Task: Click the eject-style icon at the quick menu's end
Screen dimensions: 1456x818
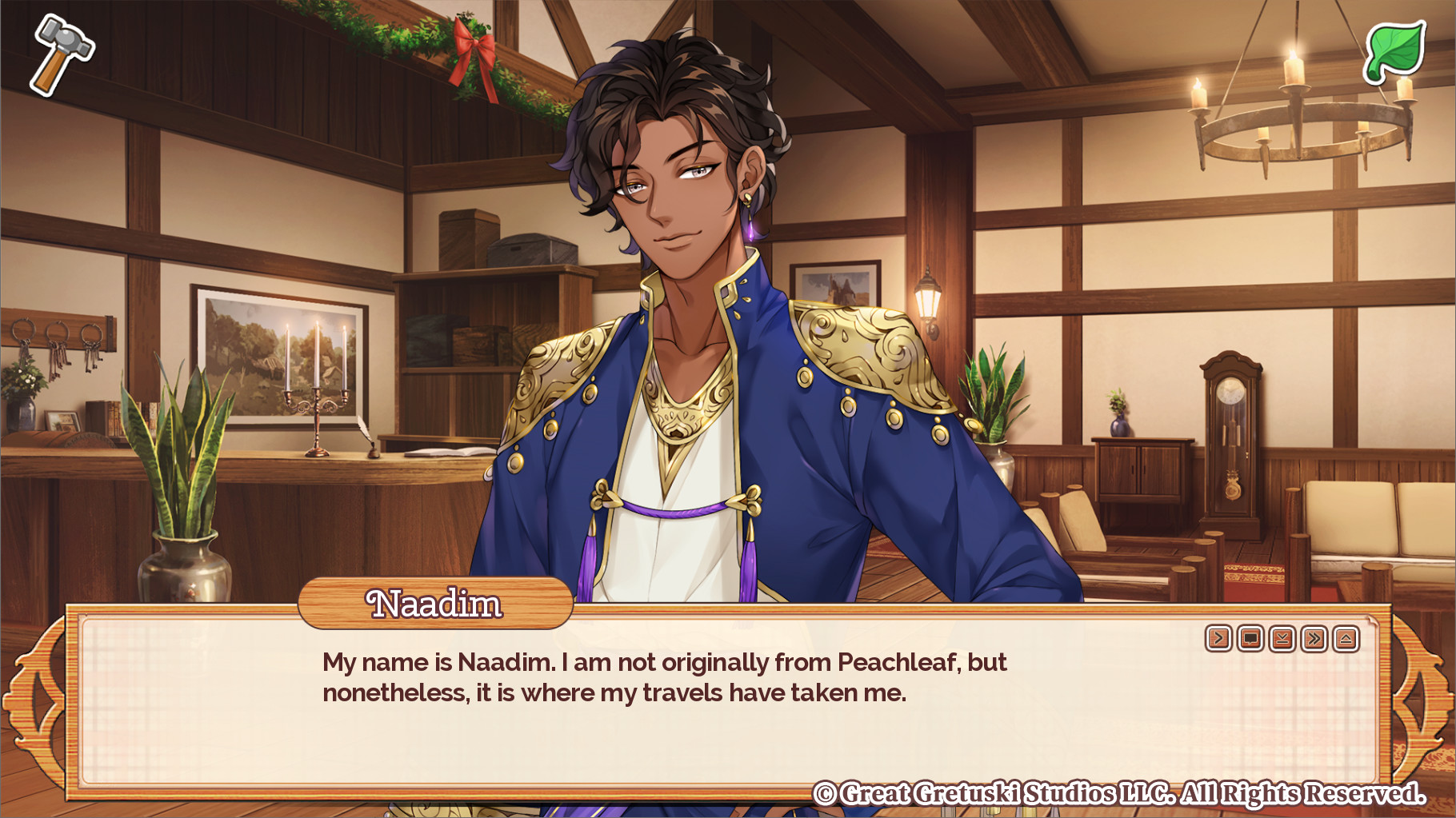Action: coord(1345,637)
